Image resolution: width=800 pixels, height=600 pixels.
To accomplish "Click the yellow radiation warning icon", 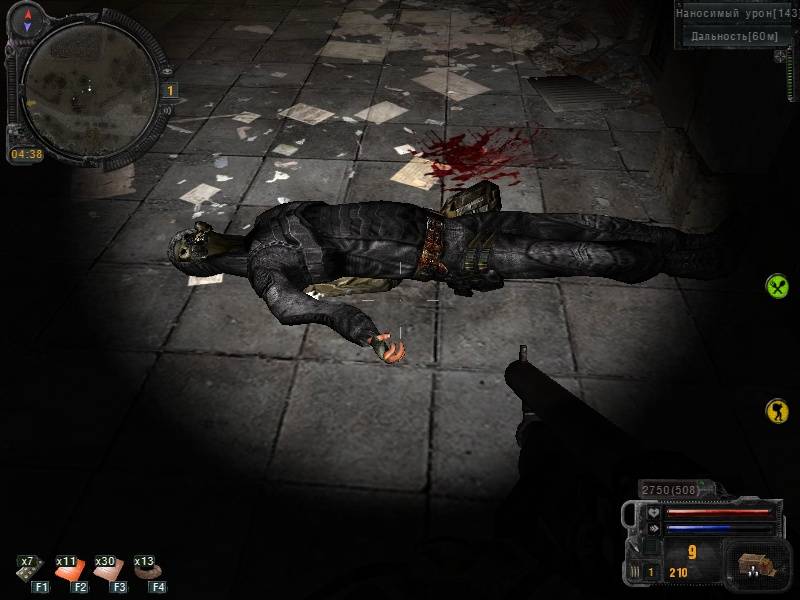I will [777, 409].
